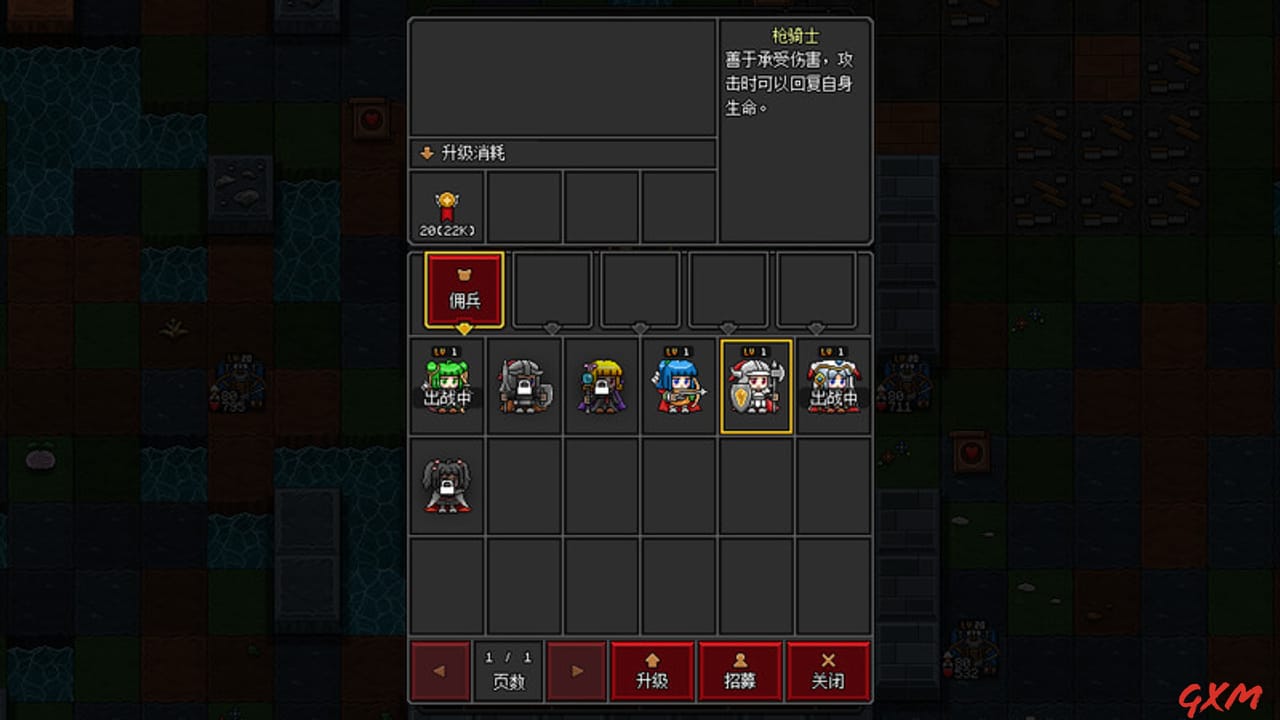Click the locked dark knight mercenary

524,385
